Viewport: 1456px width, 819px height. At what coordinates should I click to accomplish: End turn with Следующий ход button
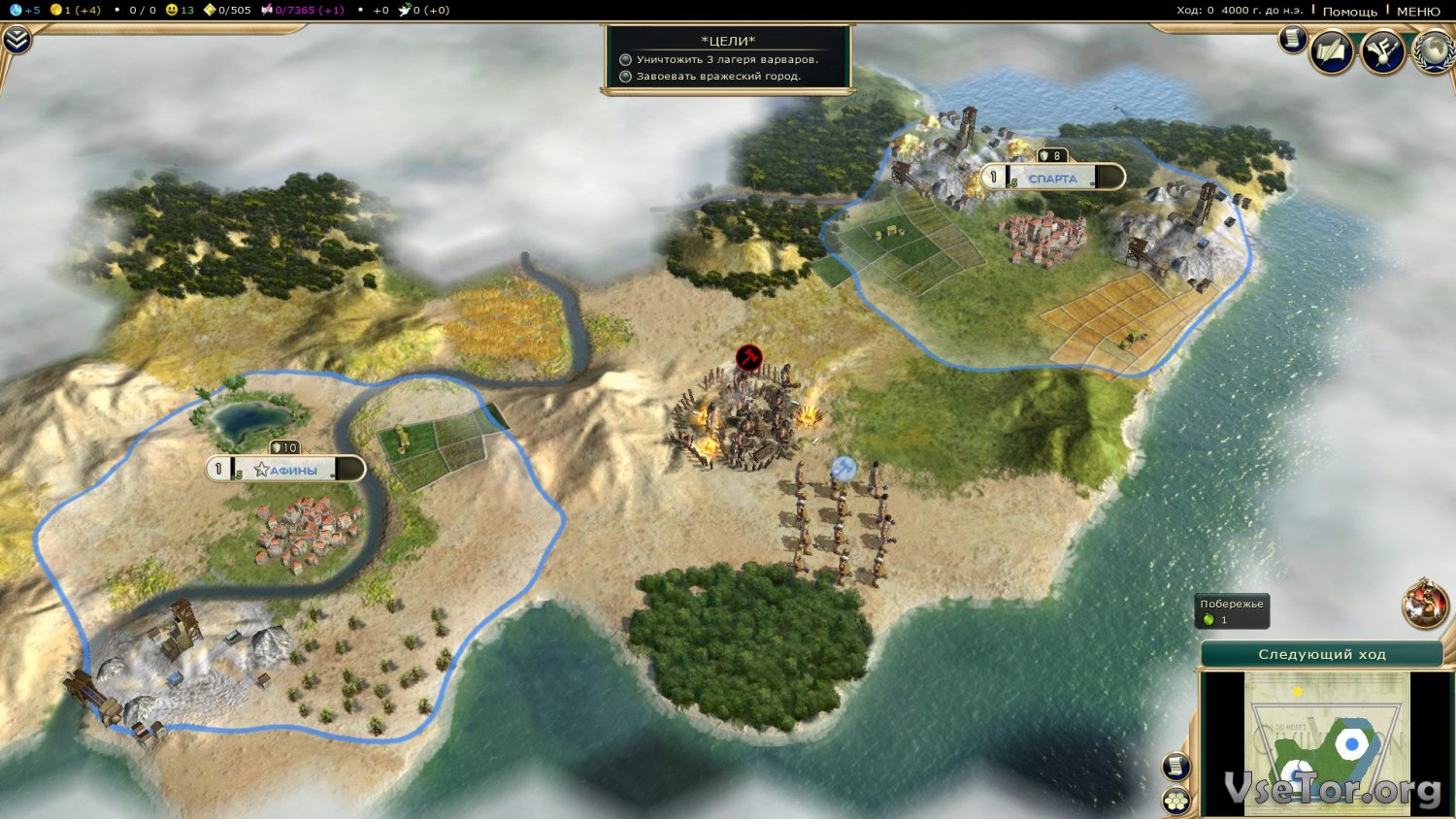pyautogui.click(x=1321, y=654)
